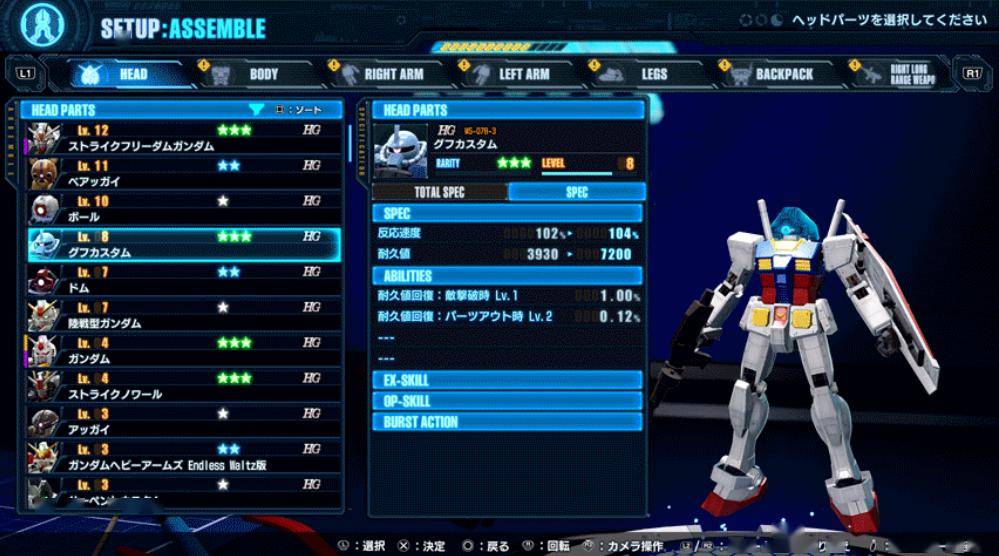Show the TOTAL SPEC view

point(439,192)
